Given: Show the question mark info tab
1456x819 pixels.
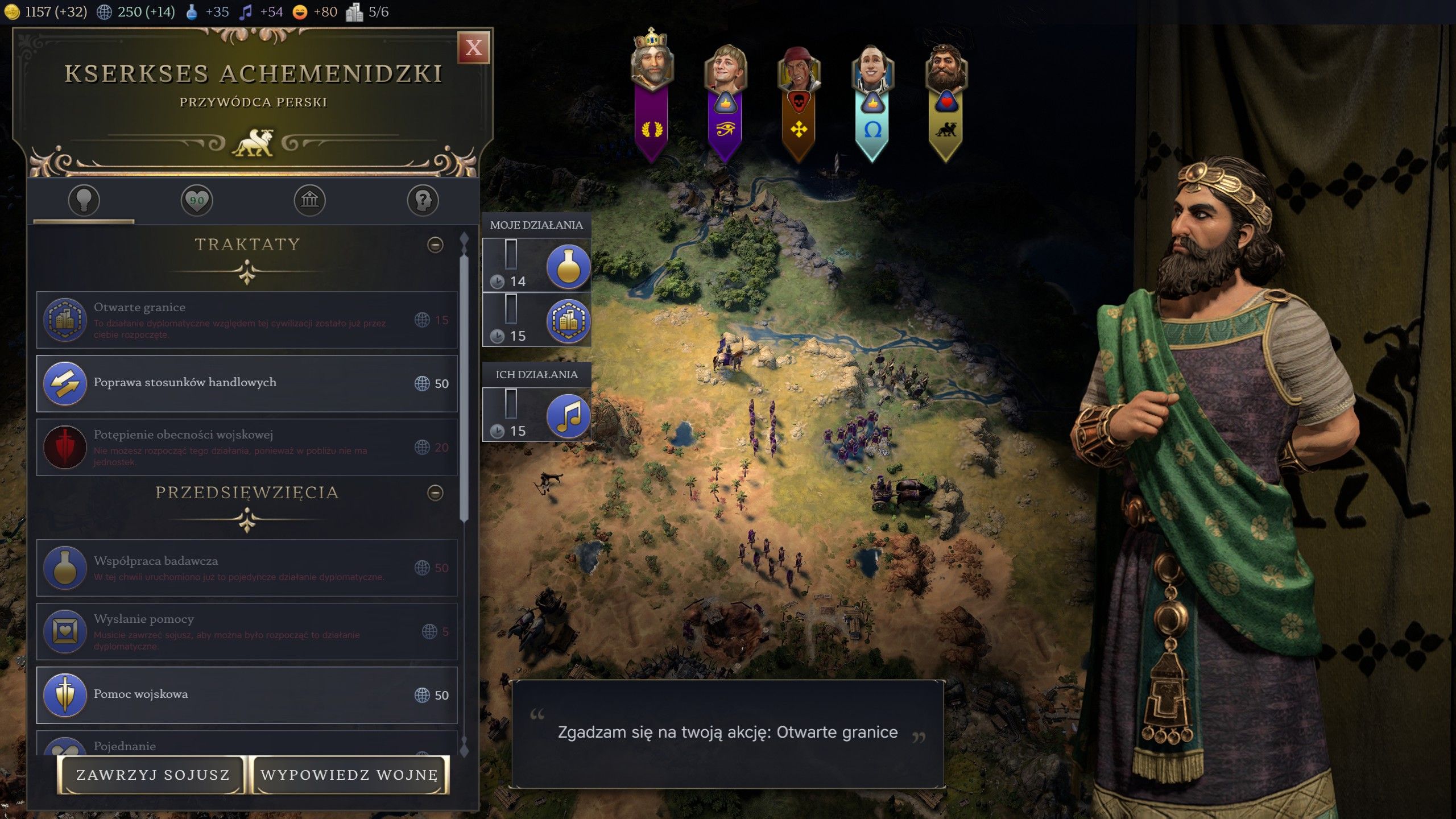Looking at the screenshot, I should click(x=423, y=200).
